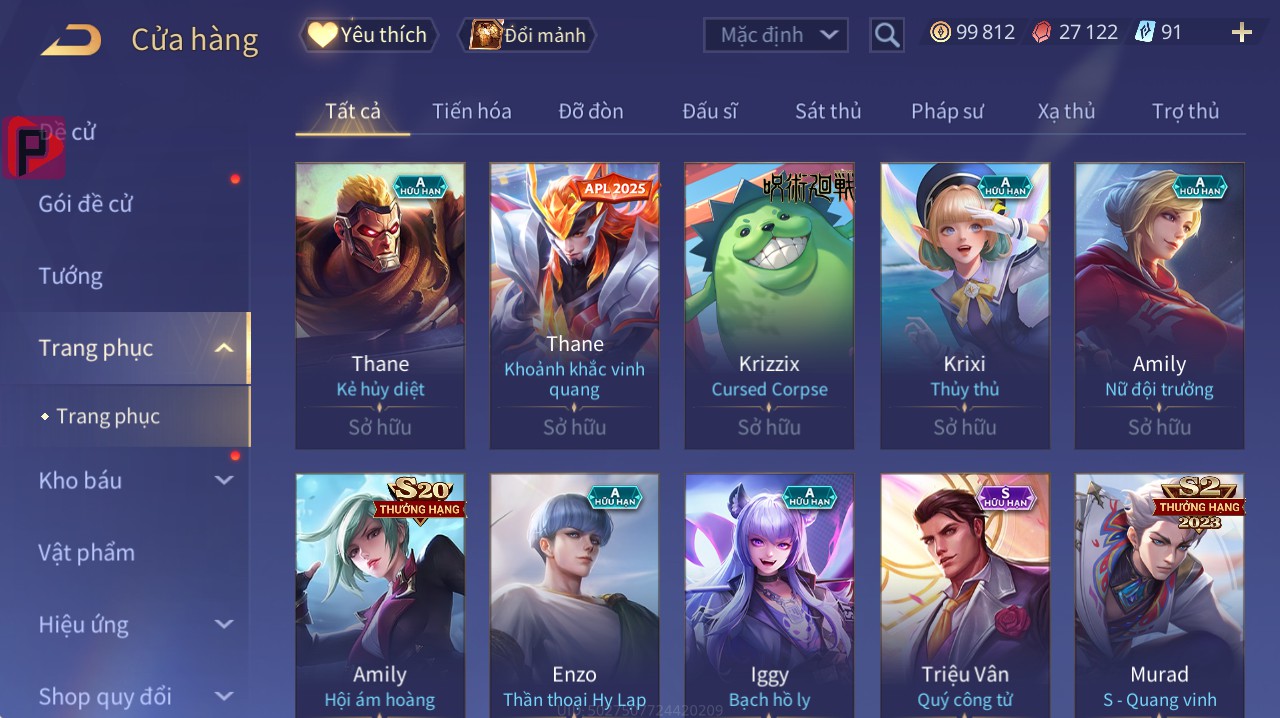Open Gói đề cử in the sidebar
The height and width of the screenshot is (718, 1280).
[x=86, y=204]
